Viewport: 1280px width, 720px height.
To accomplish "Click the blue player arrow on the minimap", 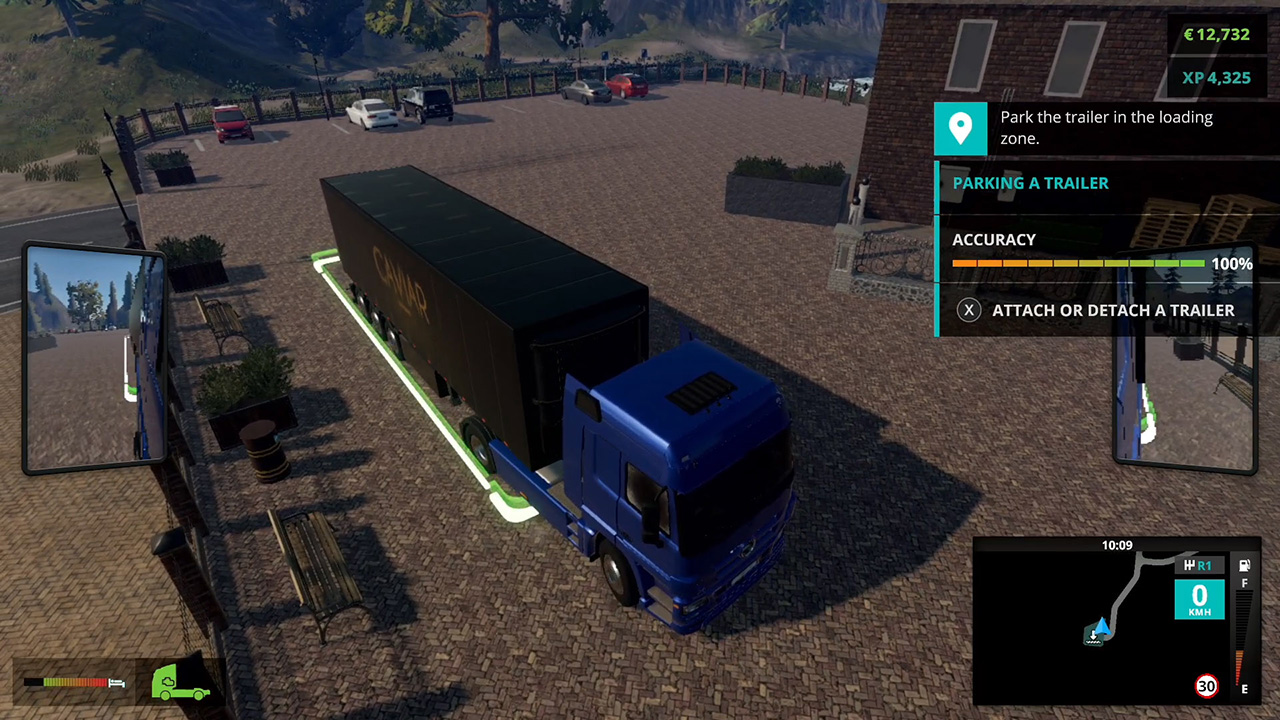I will [x=1101, y=627].
